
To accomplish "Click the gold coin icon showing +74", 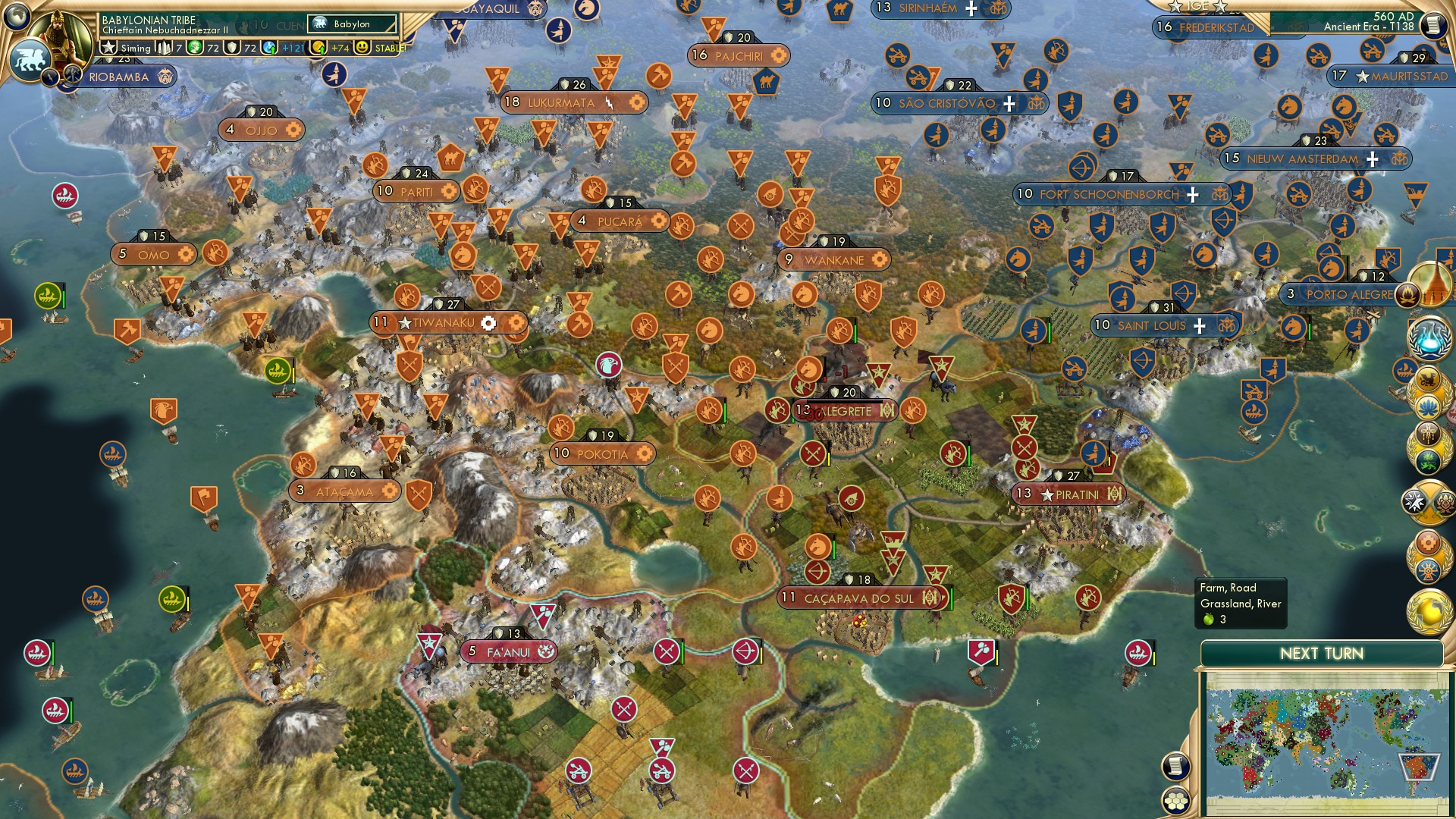I will click(x=318, y=49).
